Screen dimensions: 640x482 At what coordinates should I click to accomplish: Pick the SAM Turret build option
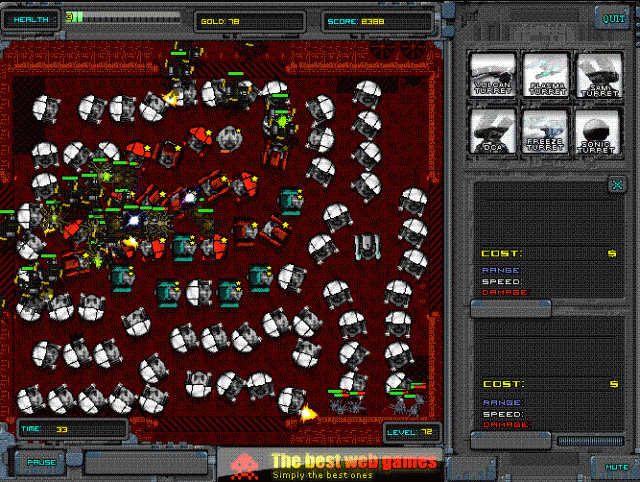coord(600,75)
